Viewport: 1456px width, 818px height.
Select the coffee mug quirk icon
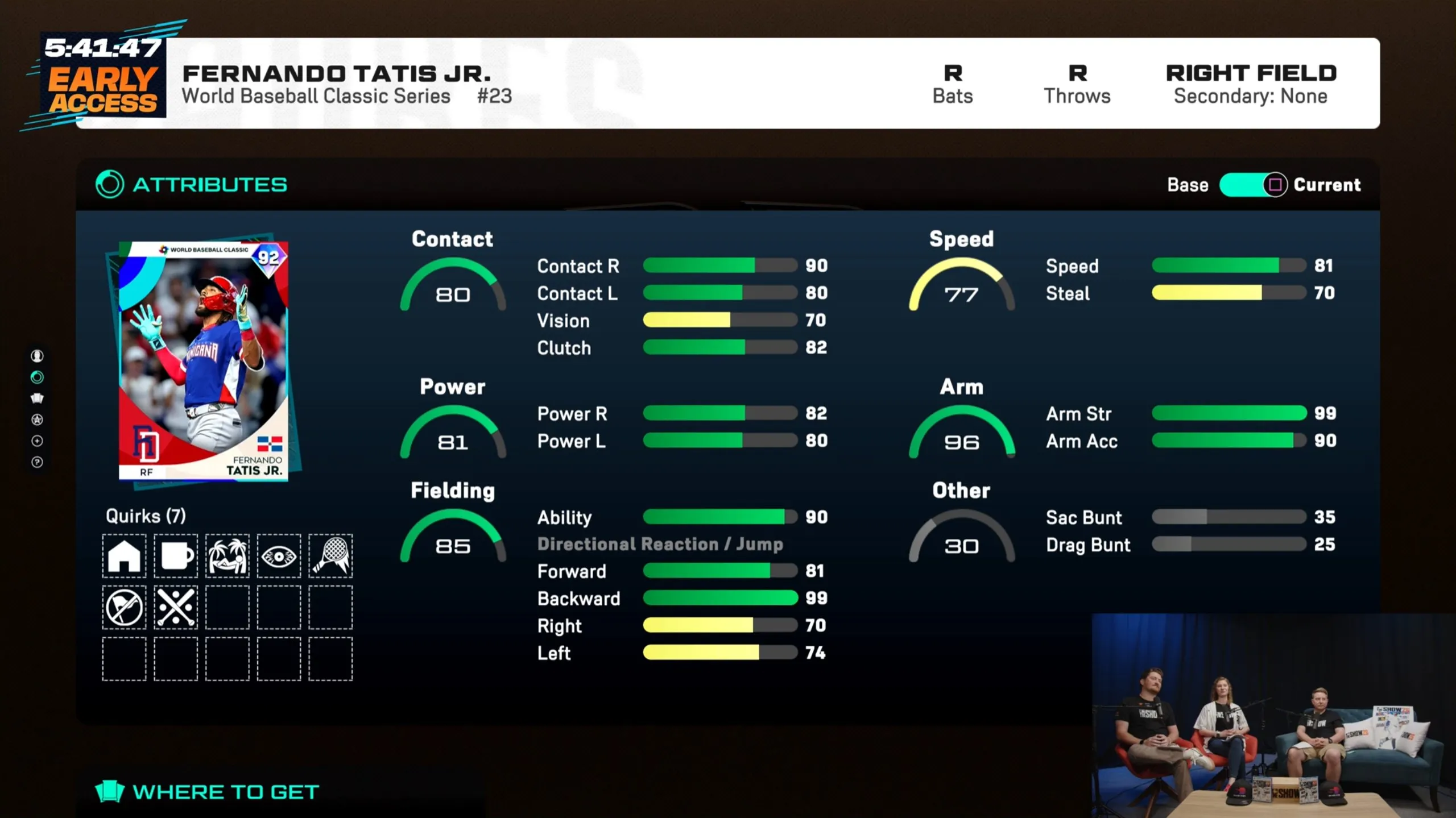(176, 555)
